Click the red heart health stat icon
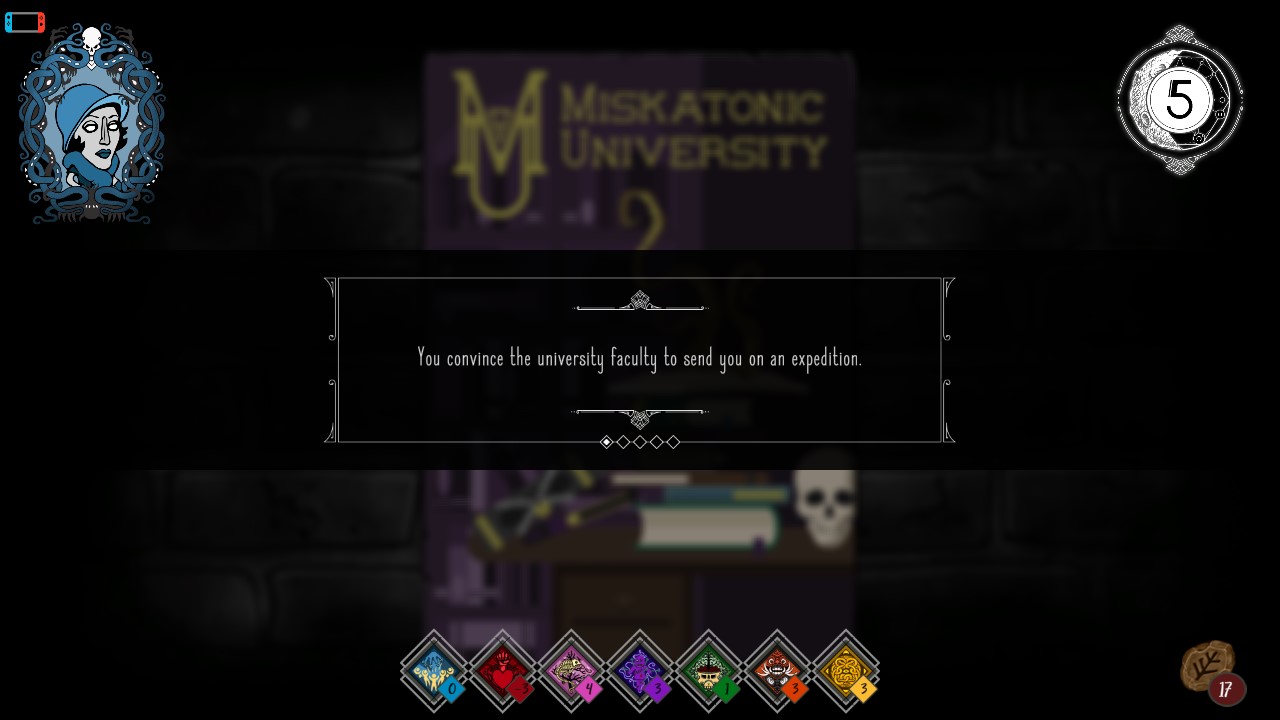1280x720 pixels. 503,670
